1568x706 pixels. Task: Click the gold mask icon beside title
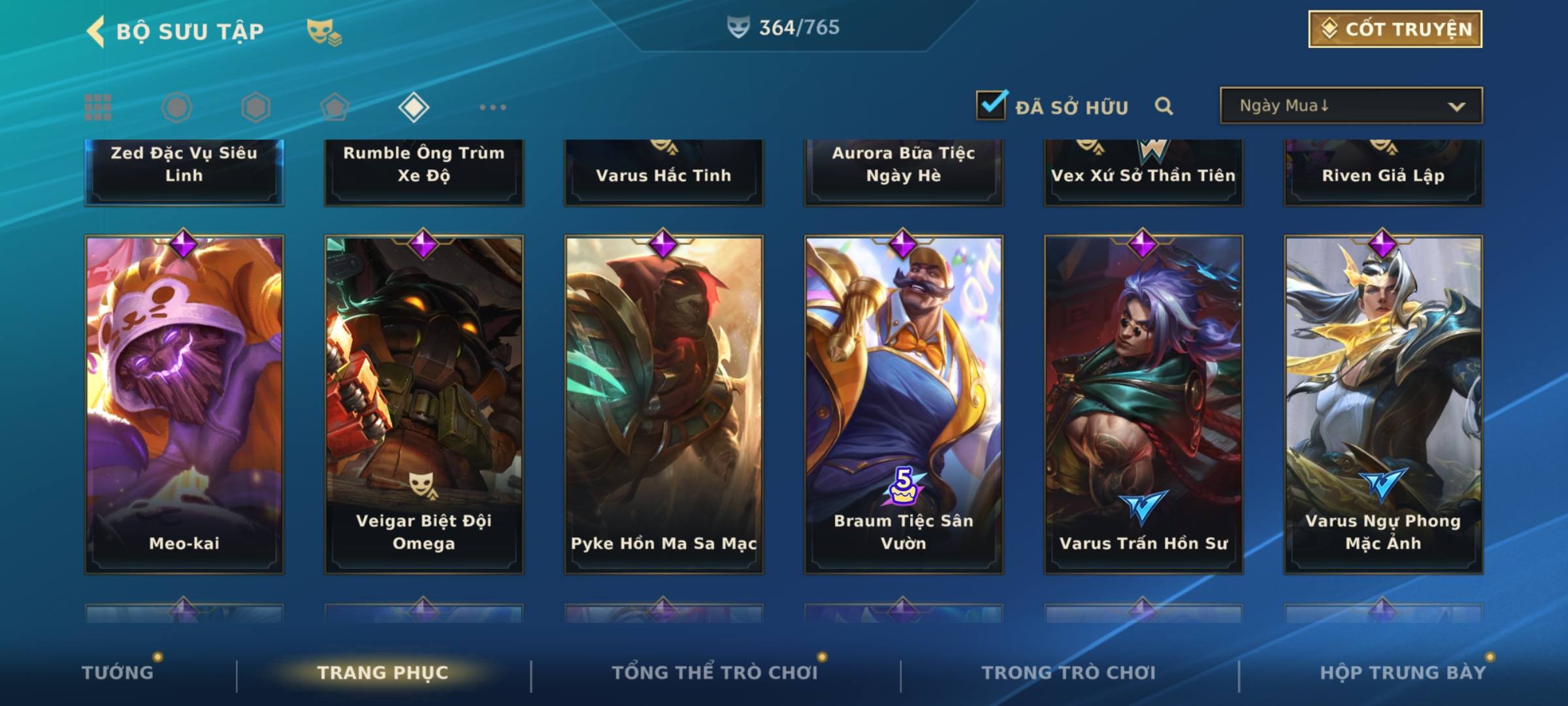324,31
